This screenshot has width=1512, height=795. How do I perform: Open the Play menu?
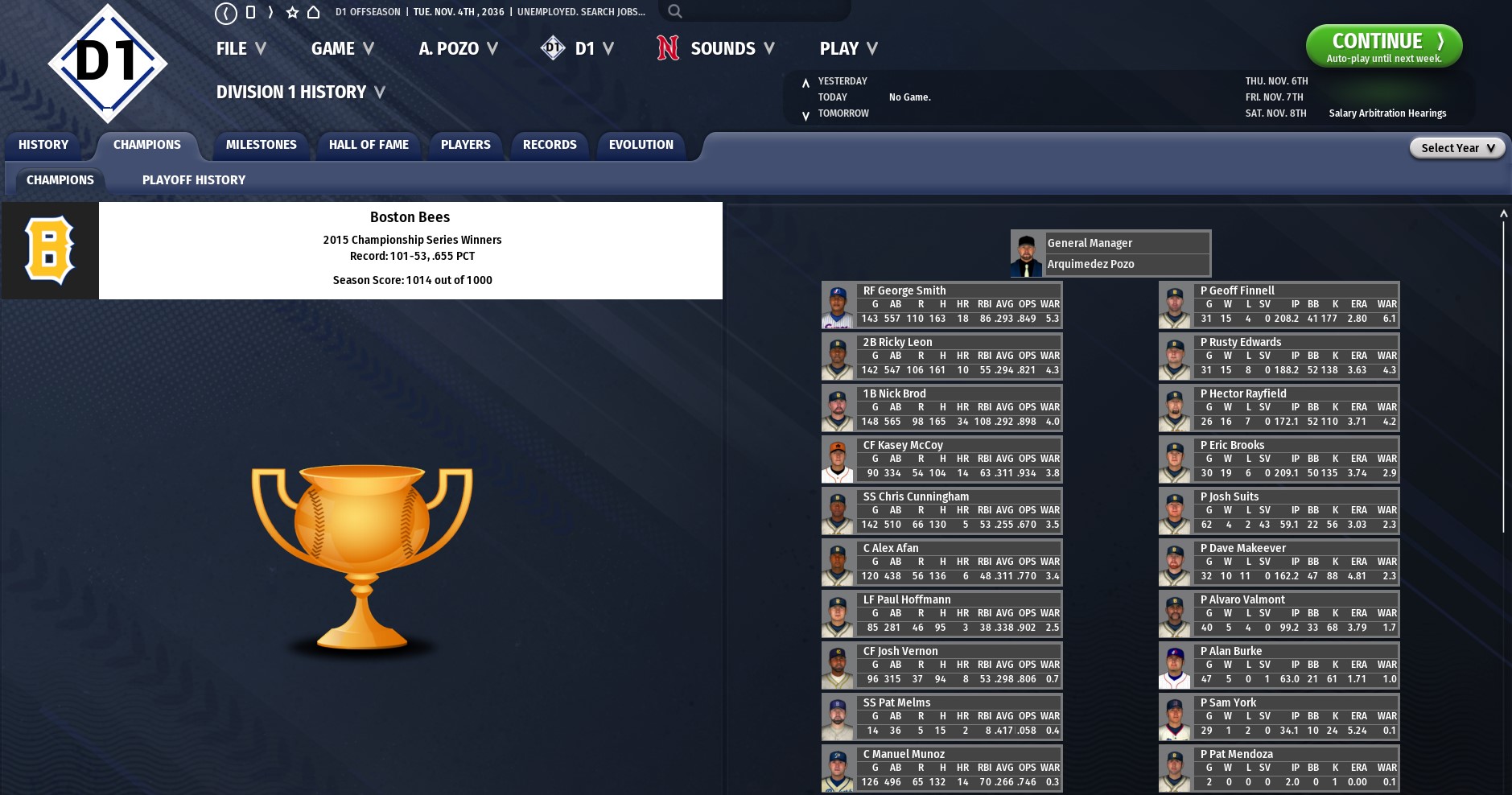(848, 49)
